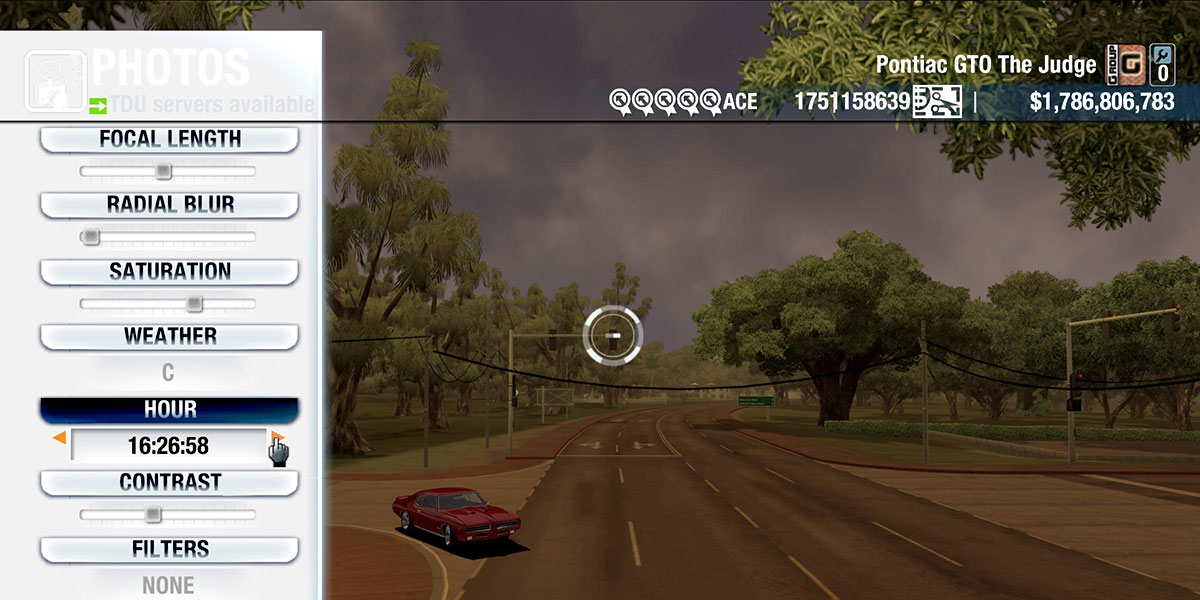Click the Saturation slider handle
The image size is (1200, 600).
pyautogui.click(x=194, y=303)
